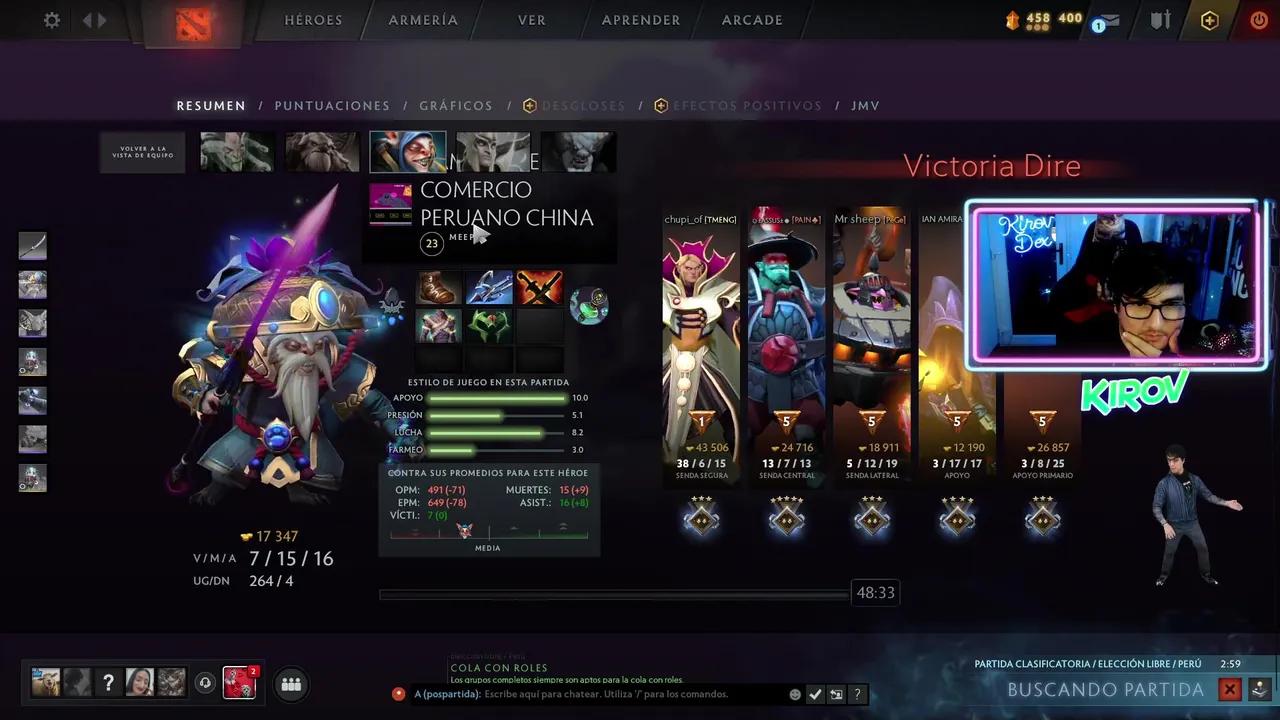This screenshot has height=720, width=1280.
Task: Click the shield-and-sword armory icon
Action: 1161,19
